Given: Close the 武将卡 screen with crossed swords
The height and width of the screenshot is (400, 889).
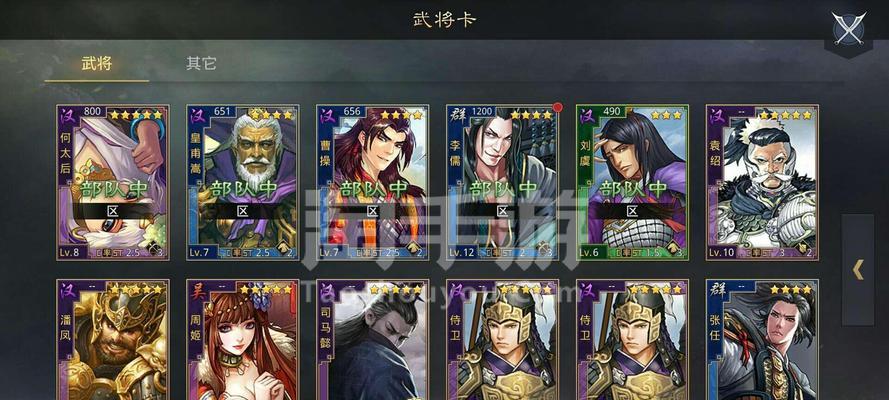Looking at the screenshot, I should (x=850, y=28).
